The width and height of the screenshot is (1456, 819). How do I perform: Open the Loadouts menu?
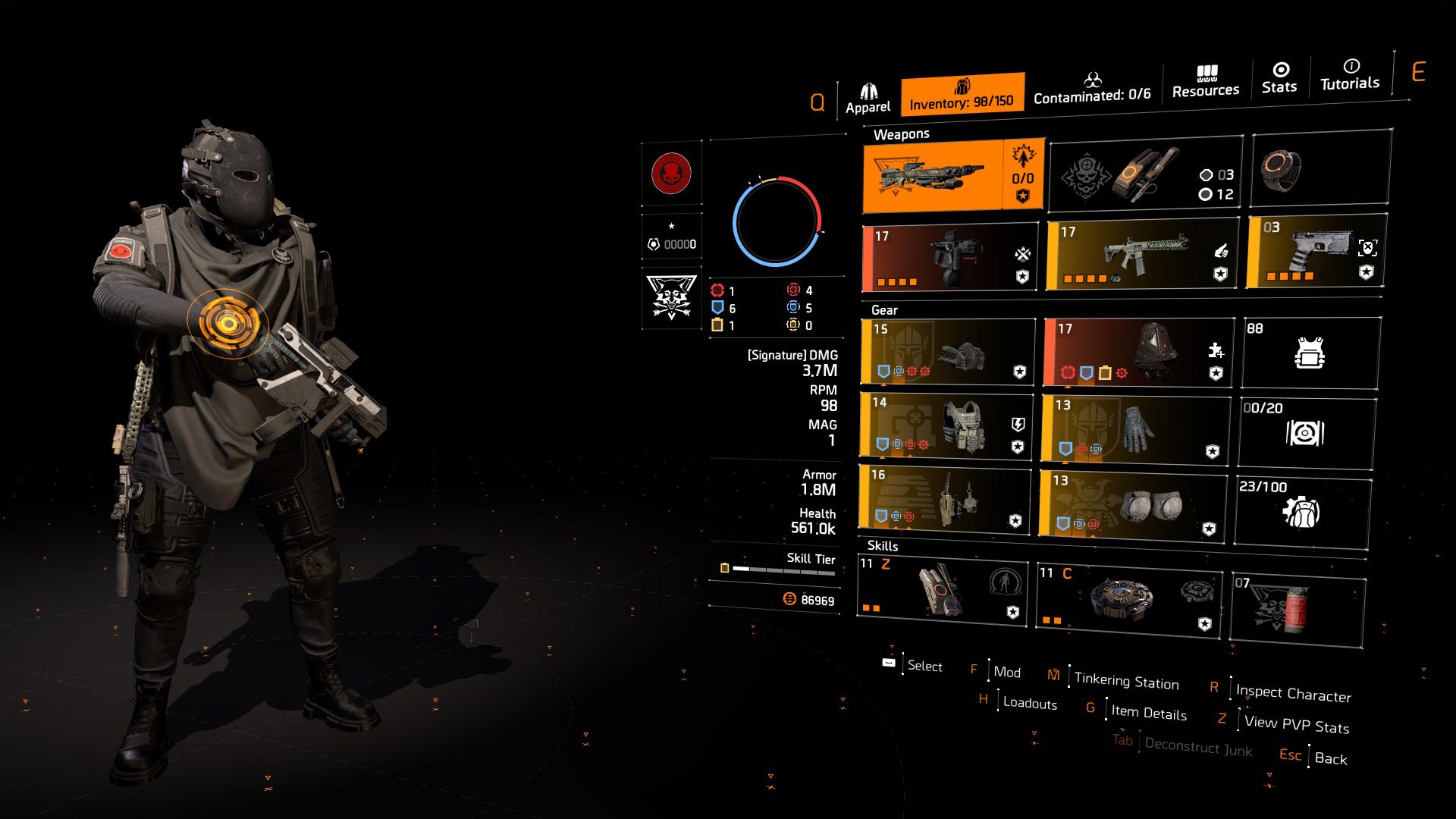pos(1028,704)
